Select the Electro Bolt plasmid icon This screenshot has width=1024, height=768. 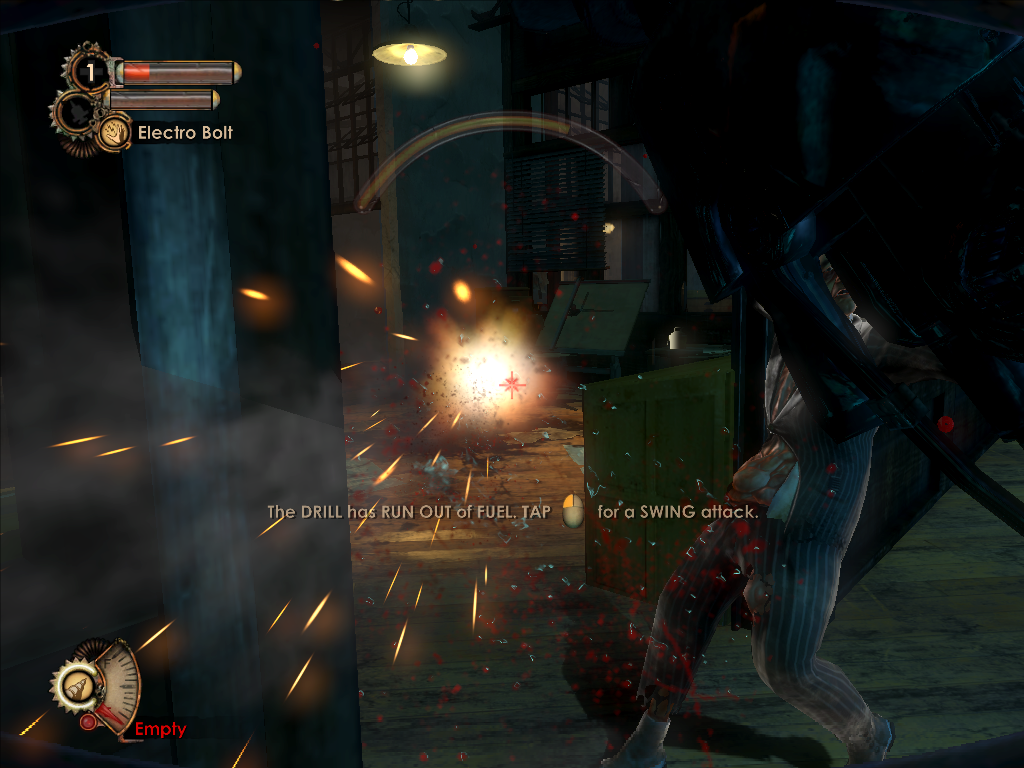[114, 132]
